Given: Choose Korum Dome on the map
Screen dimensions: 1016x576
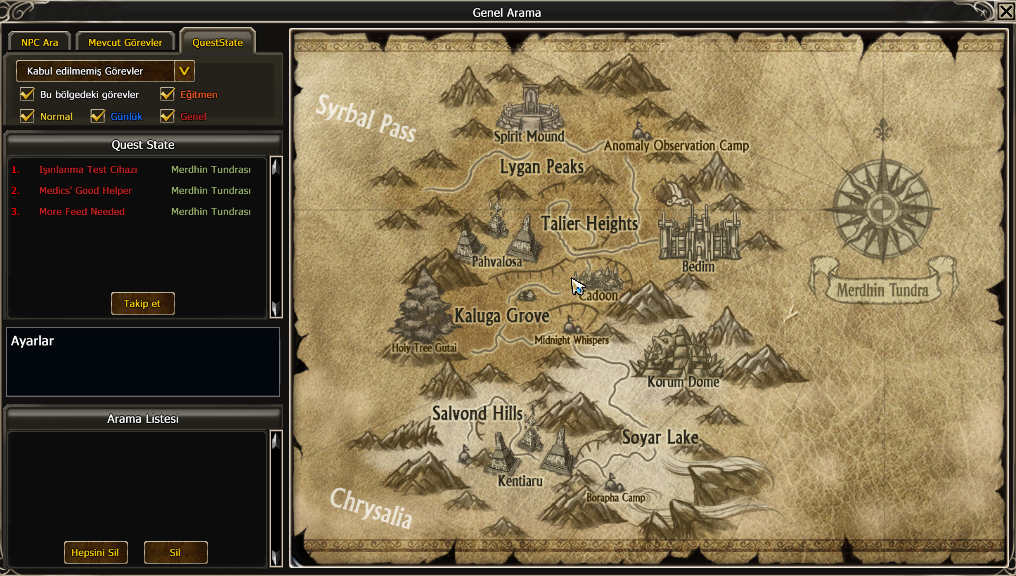Looking at the screenshot, I should pos(682,355).
